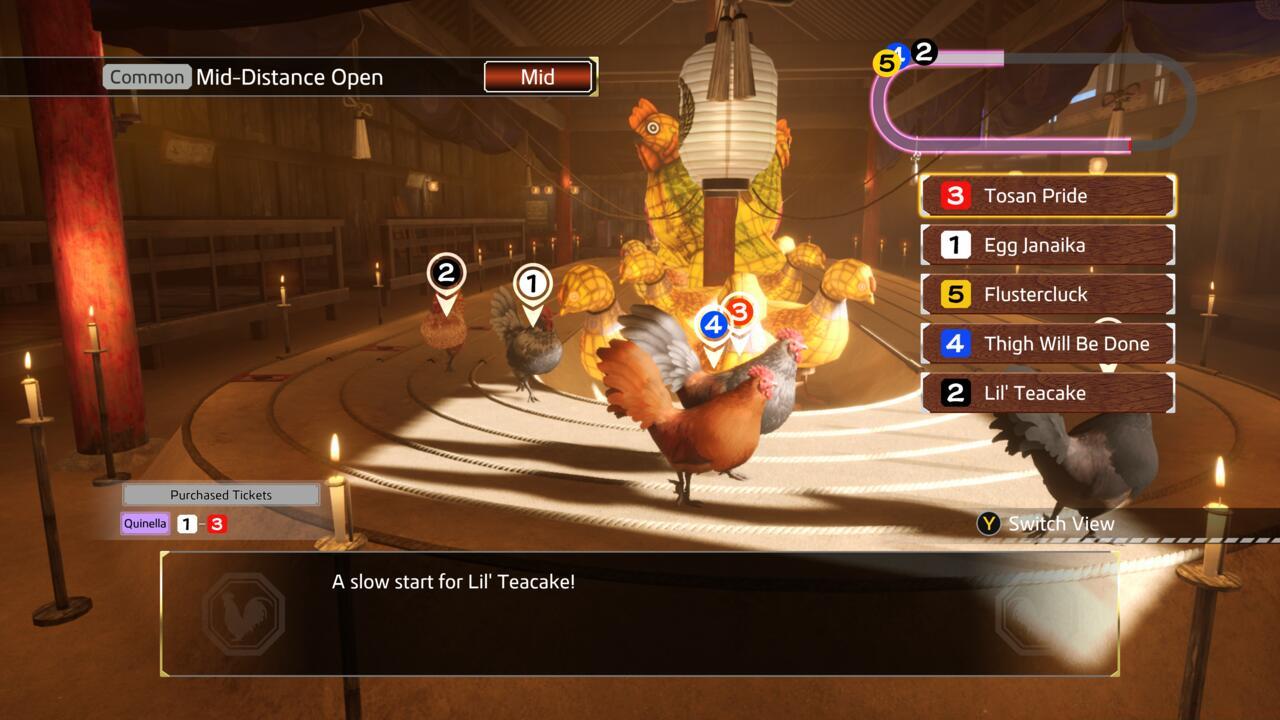This screenshot has height=720, width=1280.
Task: Click the blue 4 marker on the track
Action: tap(714, 323)
